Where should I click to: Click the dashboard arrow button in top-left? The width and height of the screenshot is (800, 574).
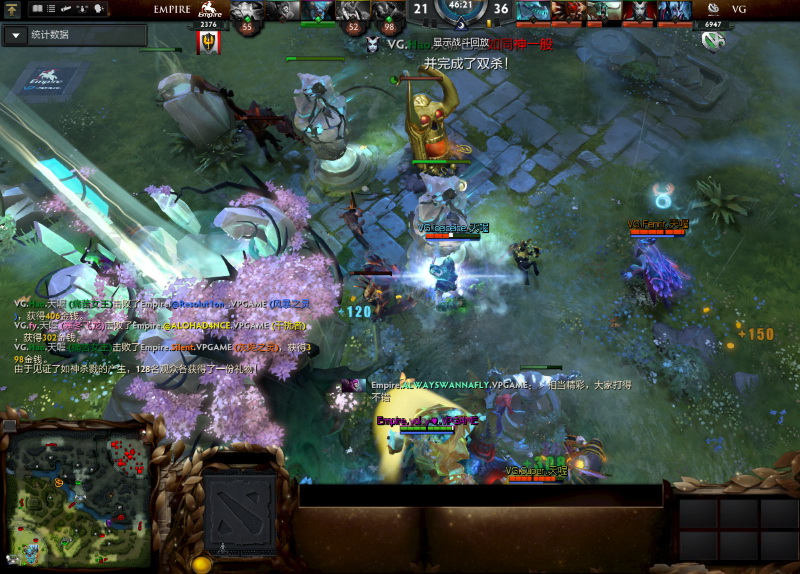(13, 8)
